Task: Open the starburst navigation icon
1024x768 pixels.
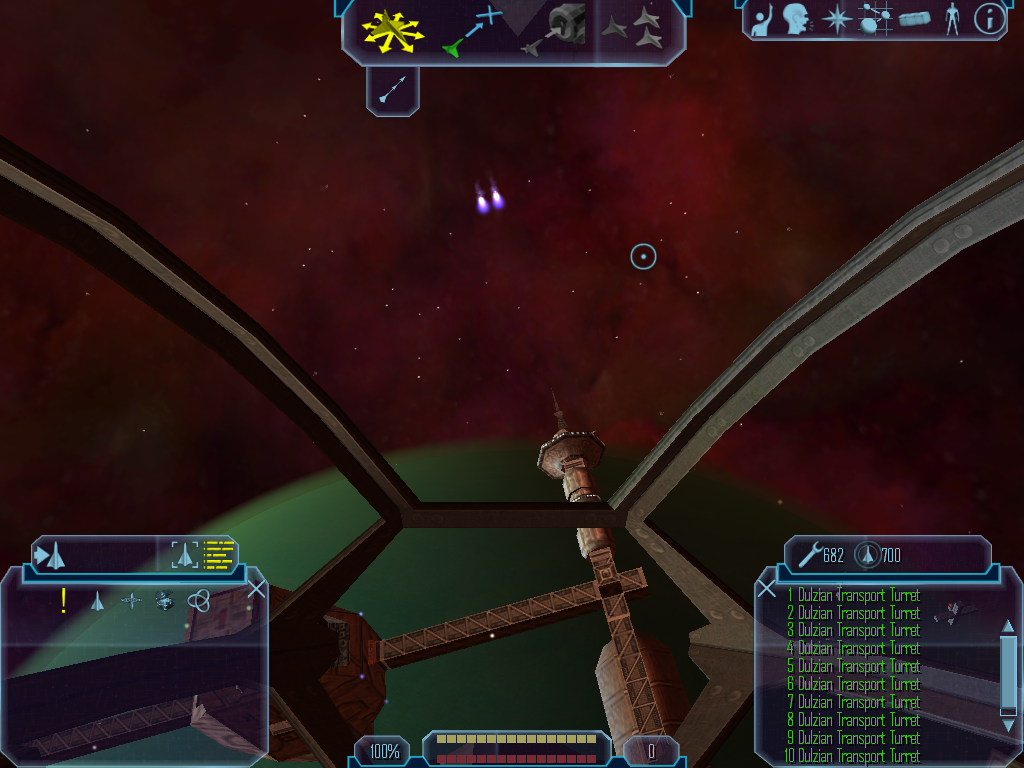Action: coord(836,18)
